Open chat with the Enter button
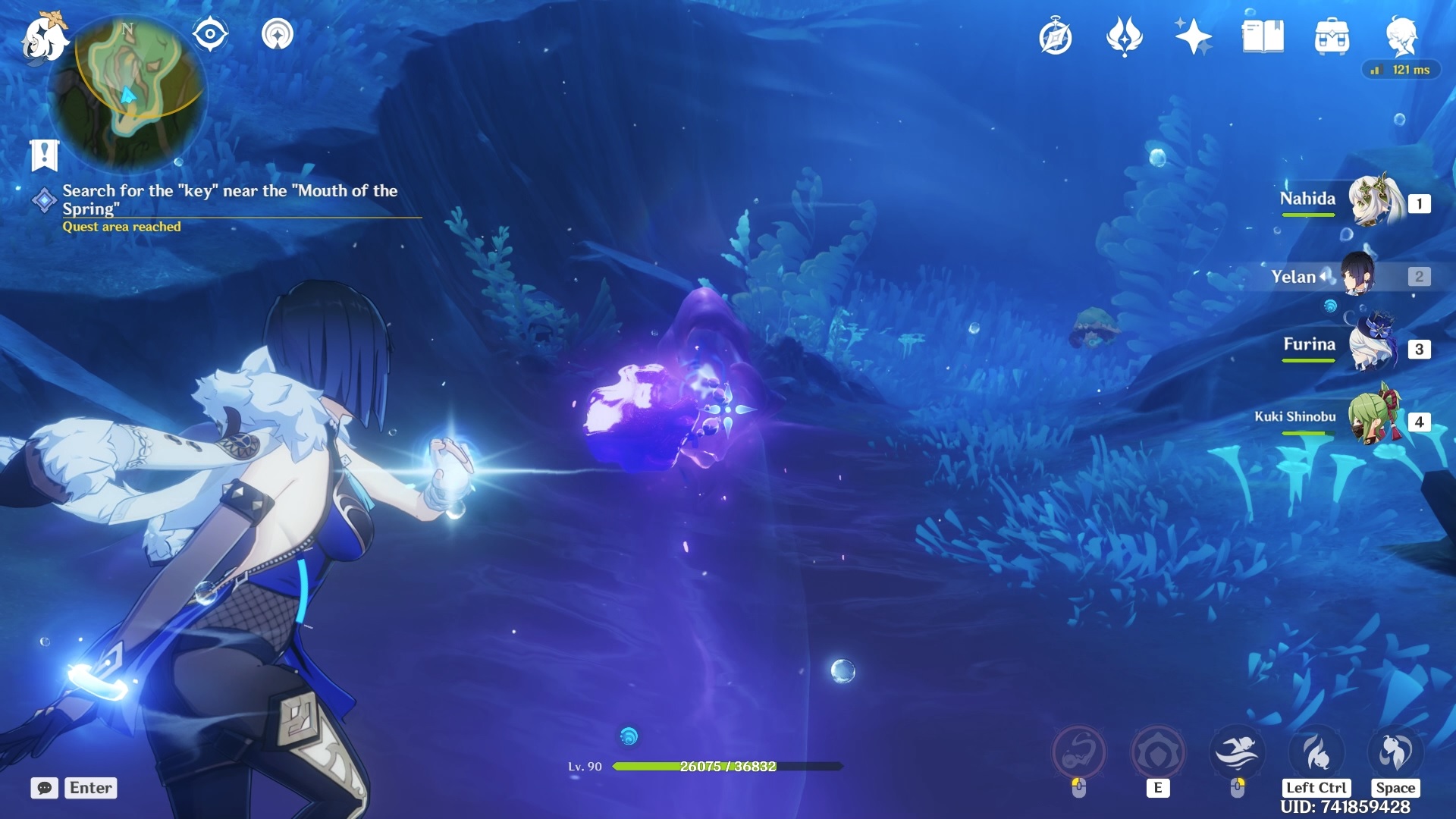This screenshot has height=819, width=1456. (x=89, y=788)
